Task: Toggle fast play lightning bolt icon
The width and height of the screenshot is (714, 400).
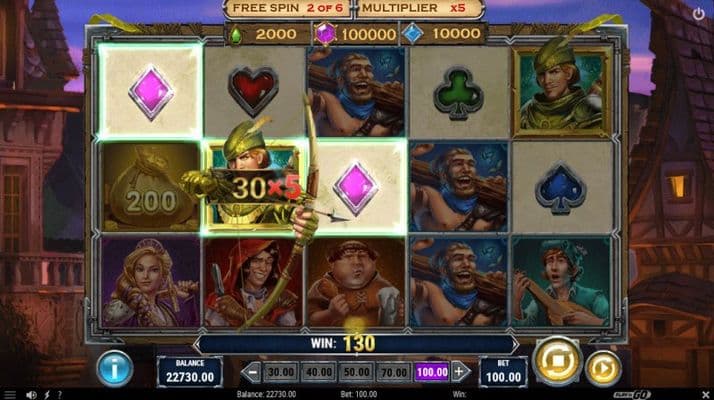Action: (x=46, y=395)
